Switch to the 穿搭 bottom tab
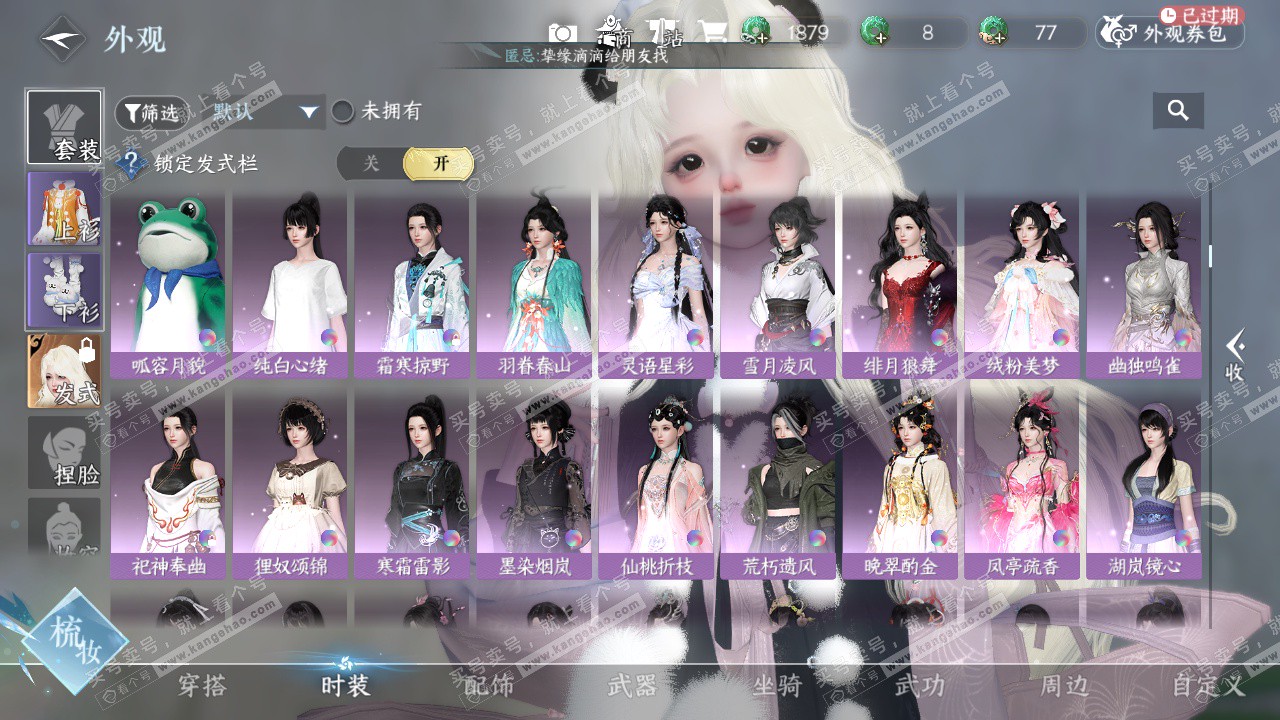Viewport: 1280px width, 720px height. (202, 686)
